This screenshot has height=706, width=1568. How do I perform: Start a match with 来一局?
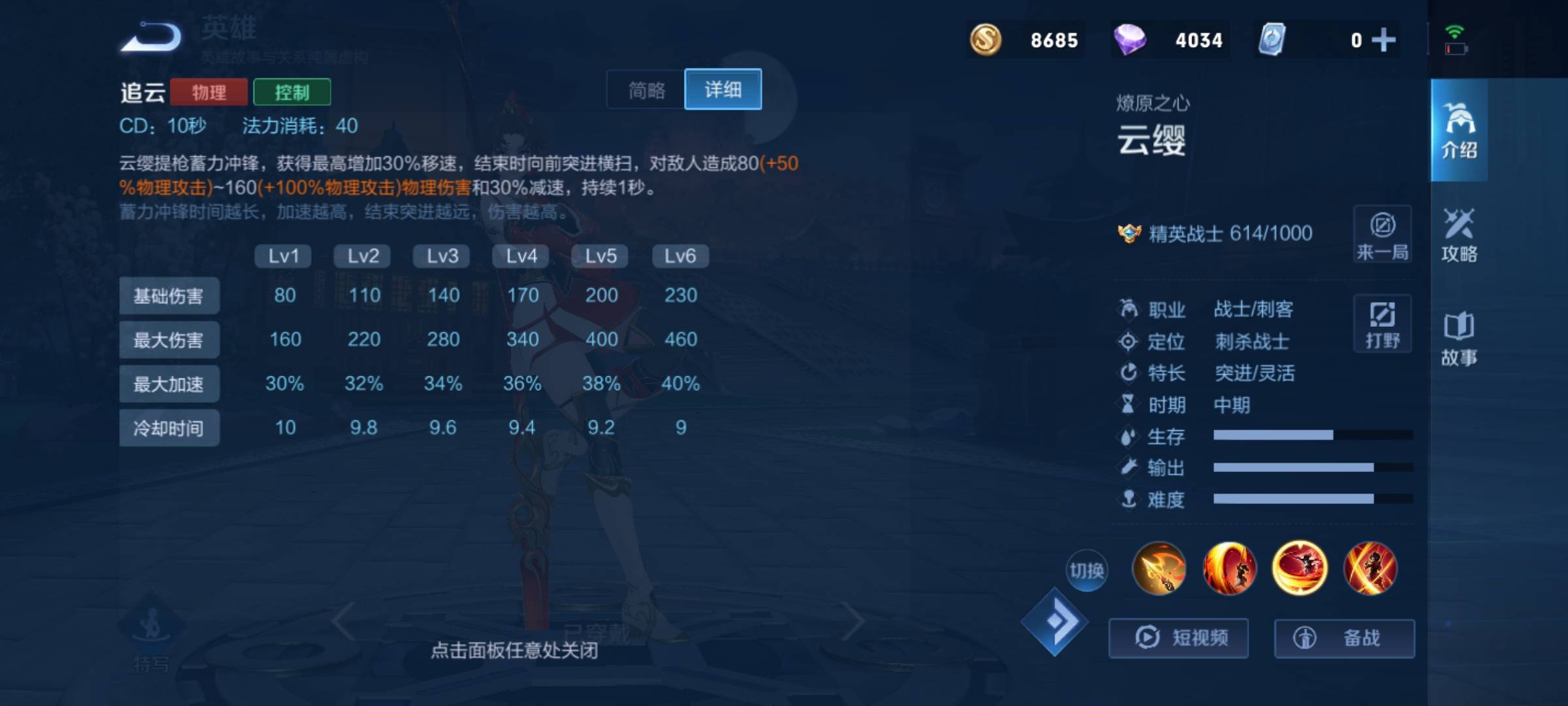coord(1382,235)
